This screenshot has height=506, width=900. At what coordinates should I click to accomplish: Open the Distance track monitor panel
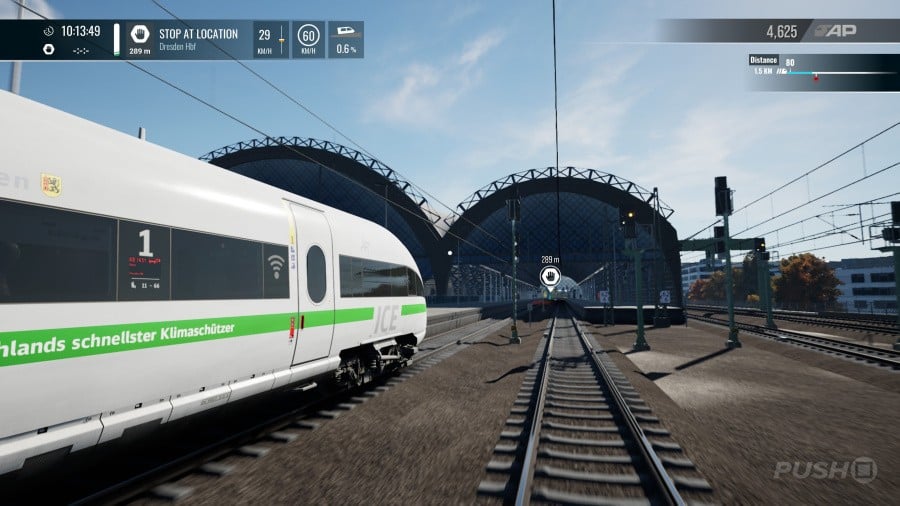[x=822, y=71]
